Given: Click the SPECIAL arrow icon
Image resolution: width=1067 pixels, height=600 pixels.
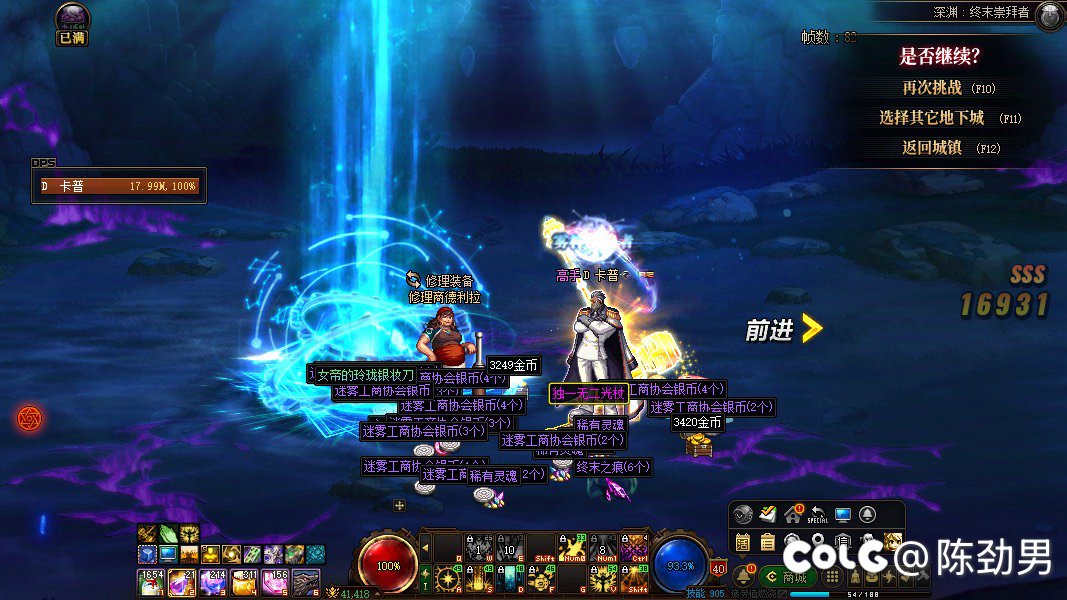Looking at the screenshot, I should pos(817,515).
